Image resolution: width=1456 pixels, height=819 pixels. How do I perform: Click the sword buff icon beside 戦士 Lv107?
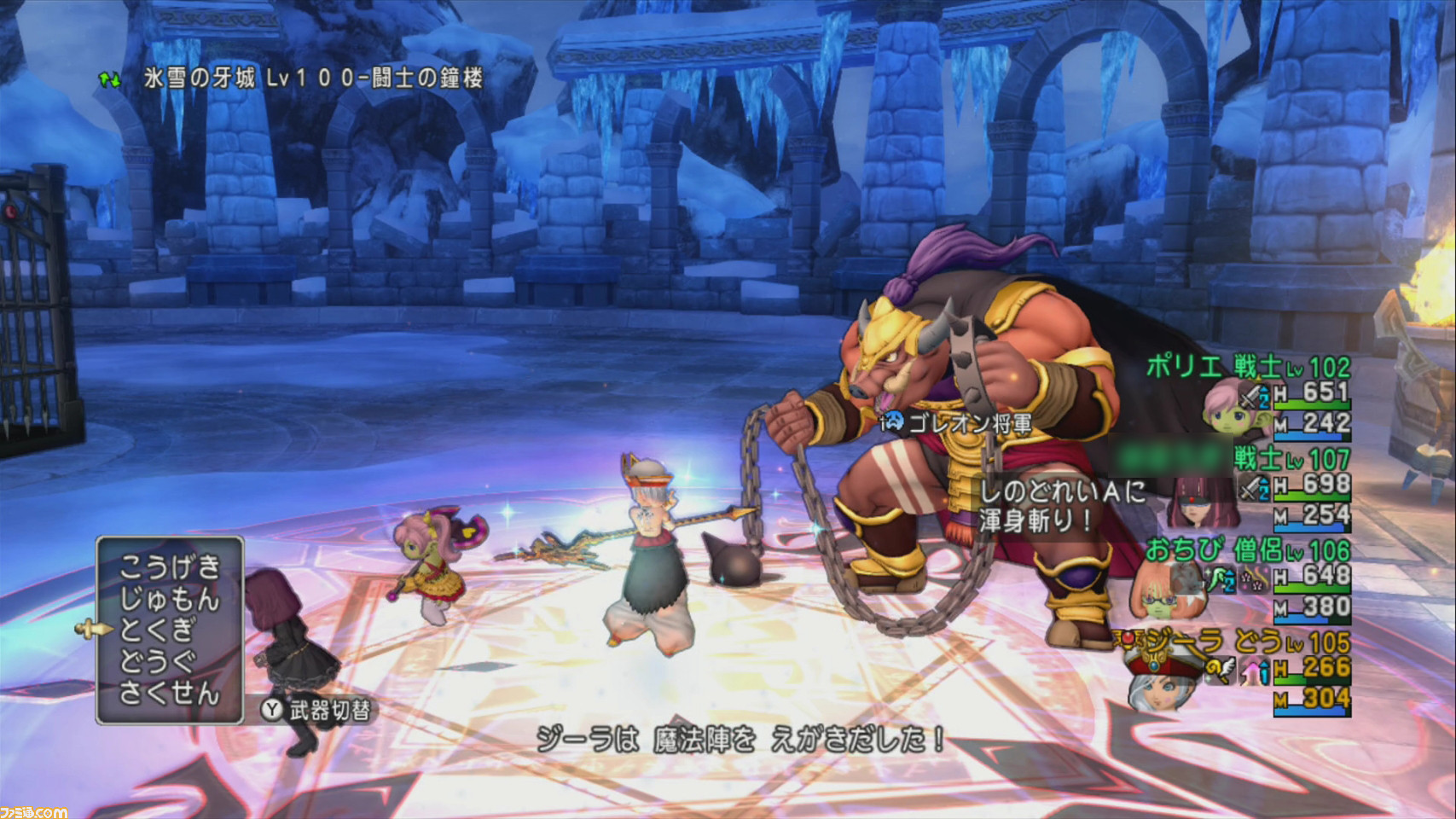pos(1252,488)
